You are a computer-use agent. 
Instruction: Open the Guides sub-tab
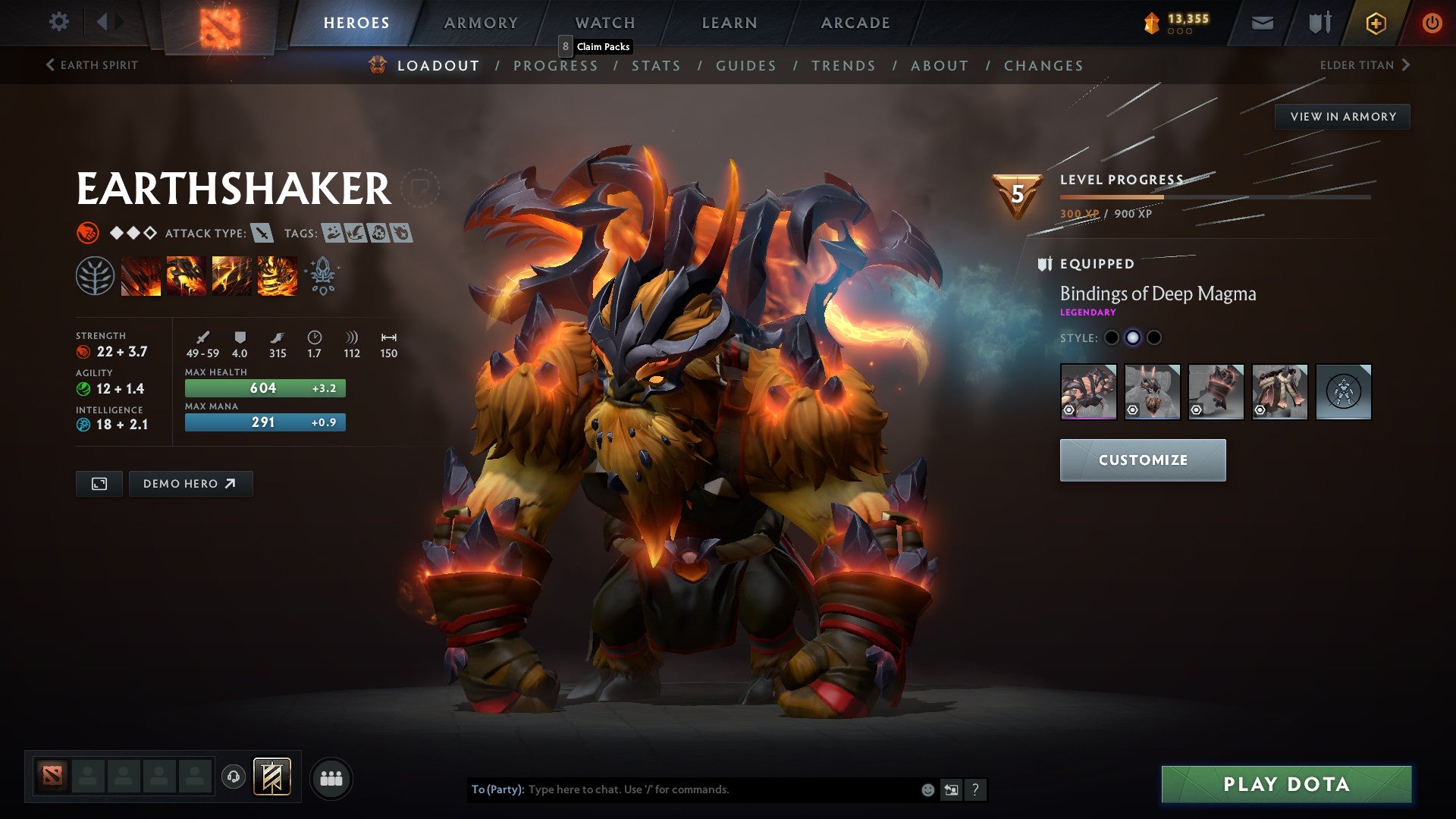(746, 66)
